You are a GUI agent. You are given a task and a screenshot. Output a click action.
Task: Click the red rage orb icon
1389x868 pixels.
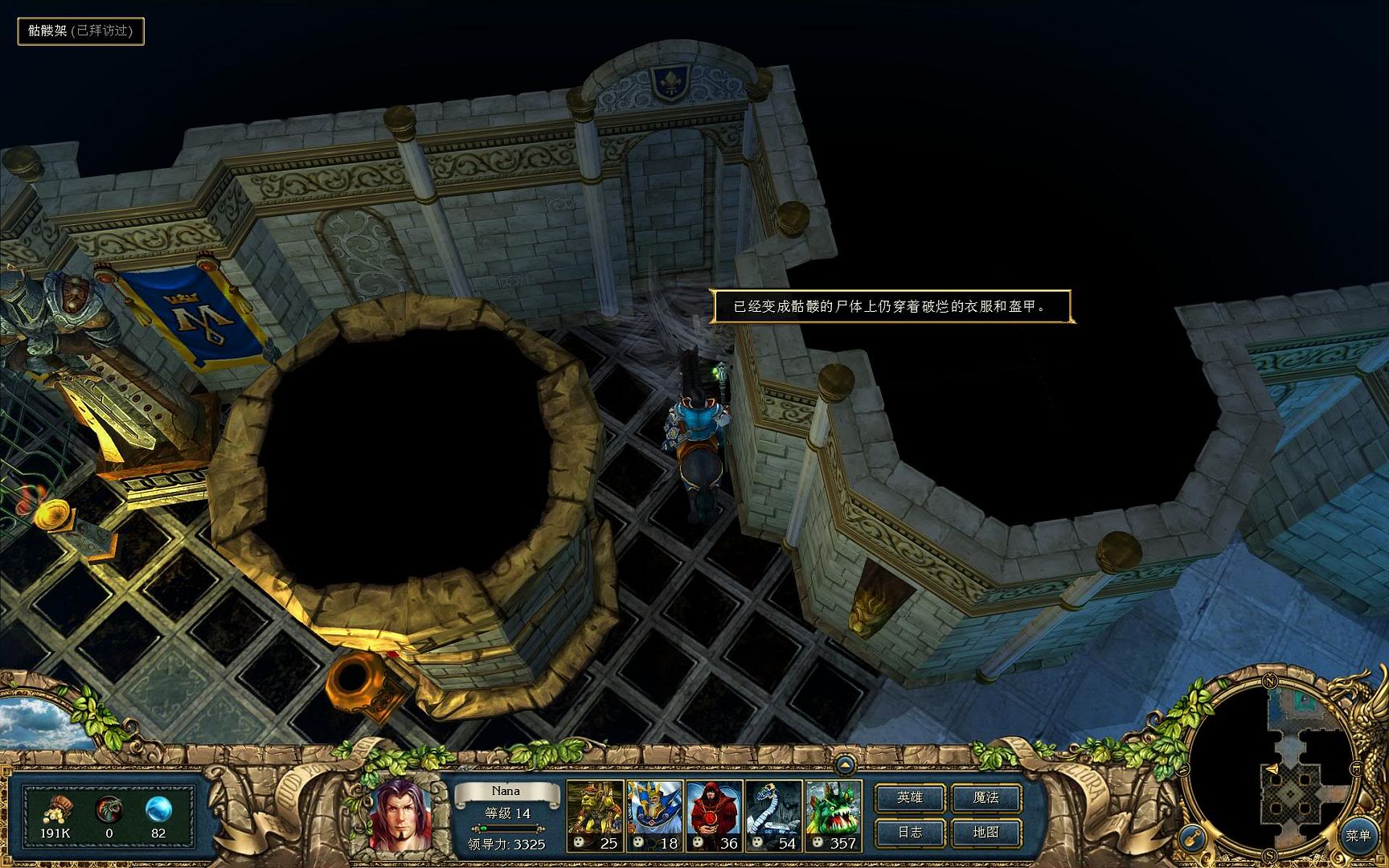109,809
